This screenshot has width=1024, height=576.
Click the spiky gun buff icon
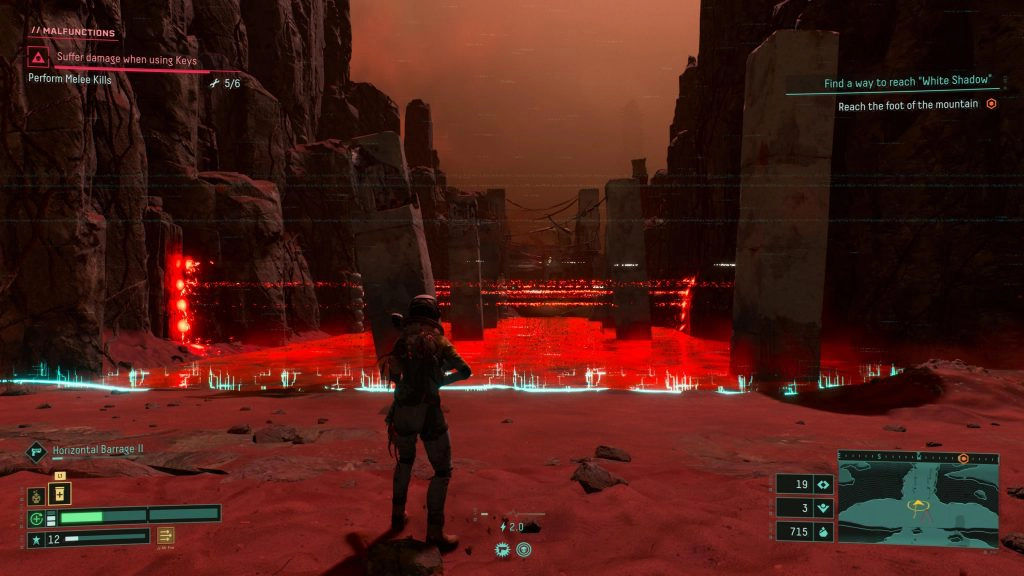(x=503, y=549)
